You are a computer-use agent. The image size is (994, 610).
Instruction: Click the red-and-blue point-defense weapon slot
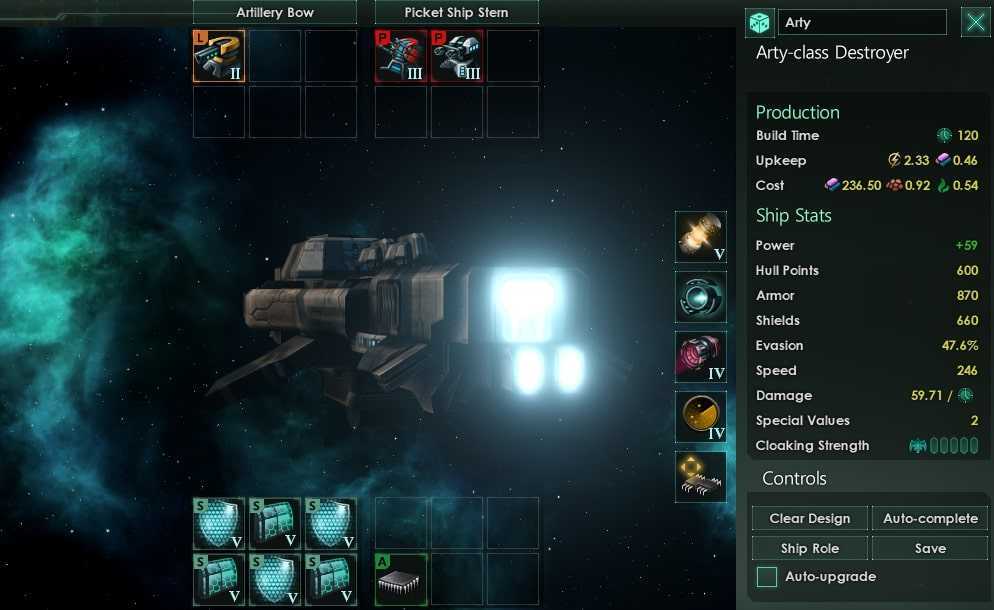(401, 56)
